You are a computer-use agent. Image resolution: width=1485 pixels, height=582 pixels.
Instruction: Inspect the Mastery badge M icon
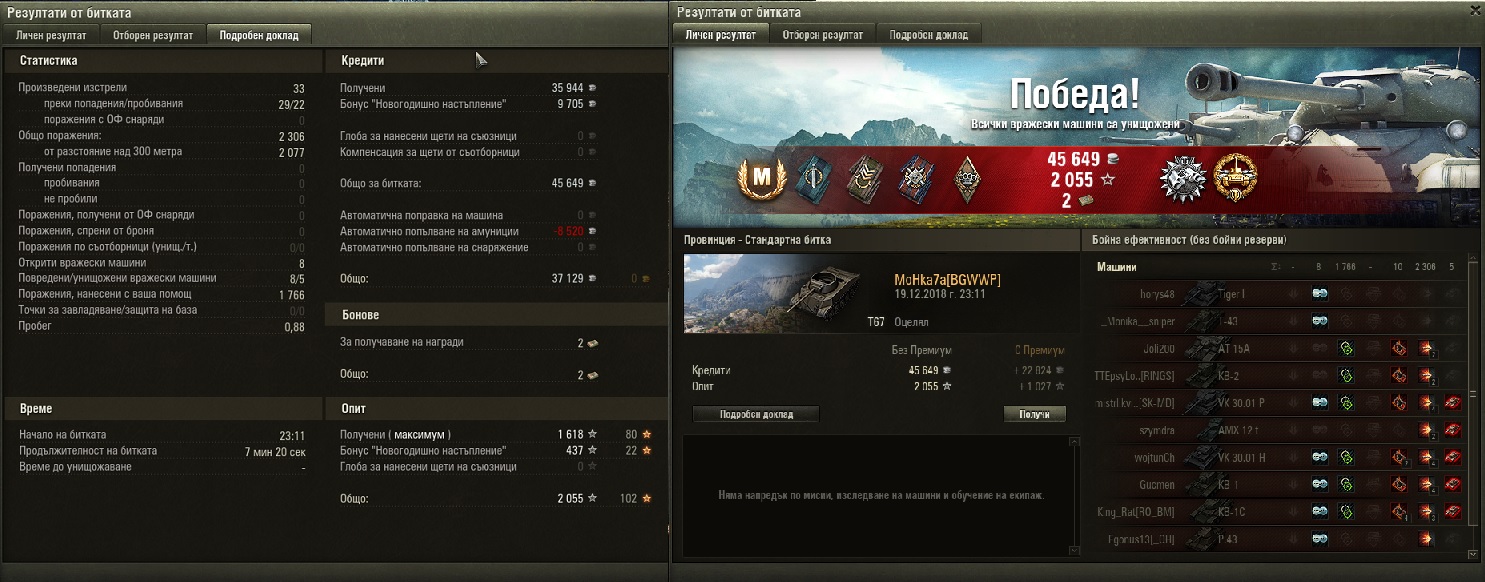pyautogui.click(x=762, y=178)
